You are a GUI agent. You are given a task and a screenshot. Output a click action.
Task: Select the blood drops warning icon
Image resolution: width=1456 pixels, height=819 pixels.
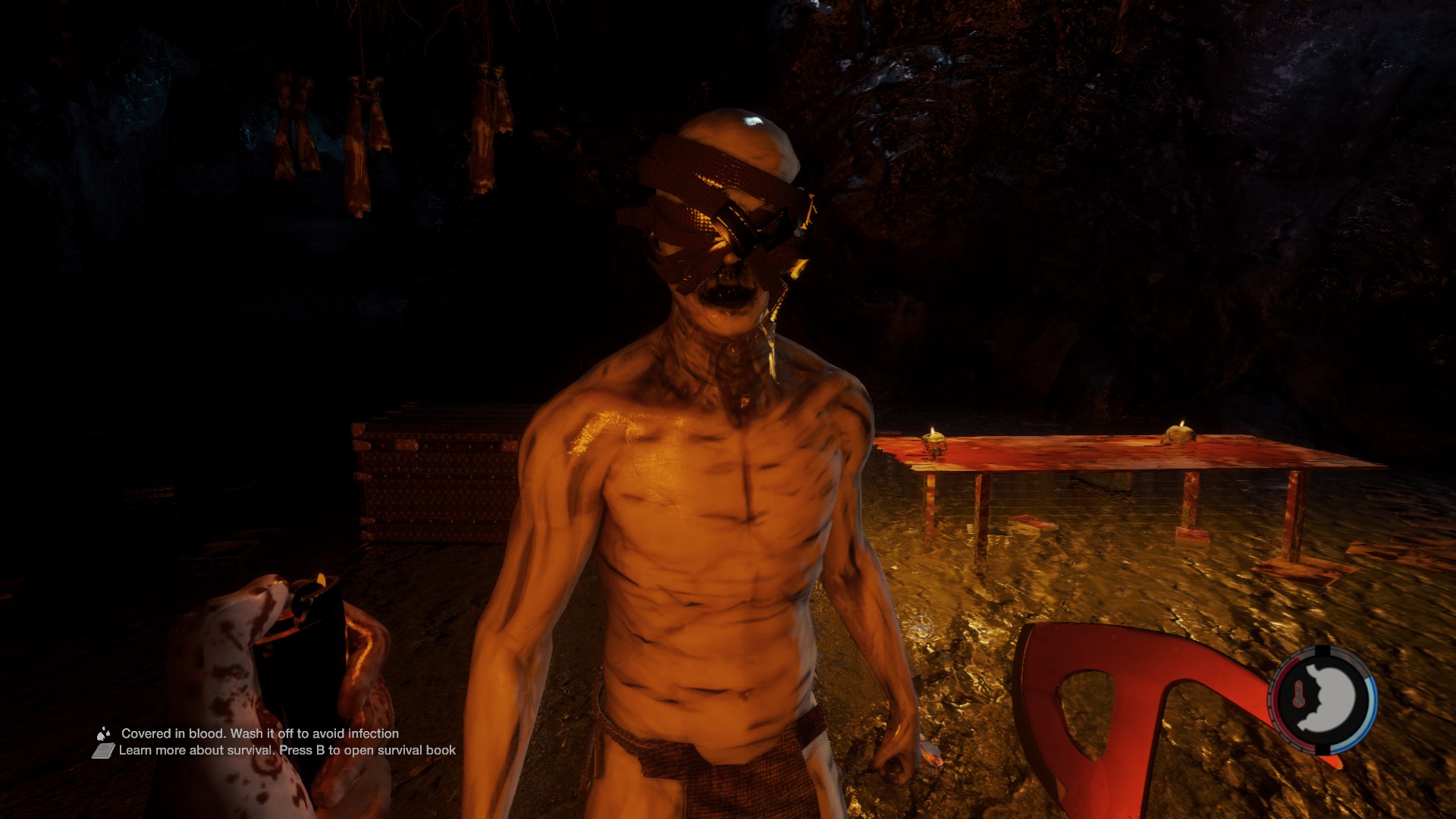coord(103,733)
